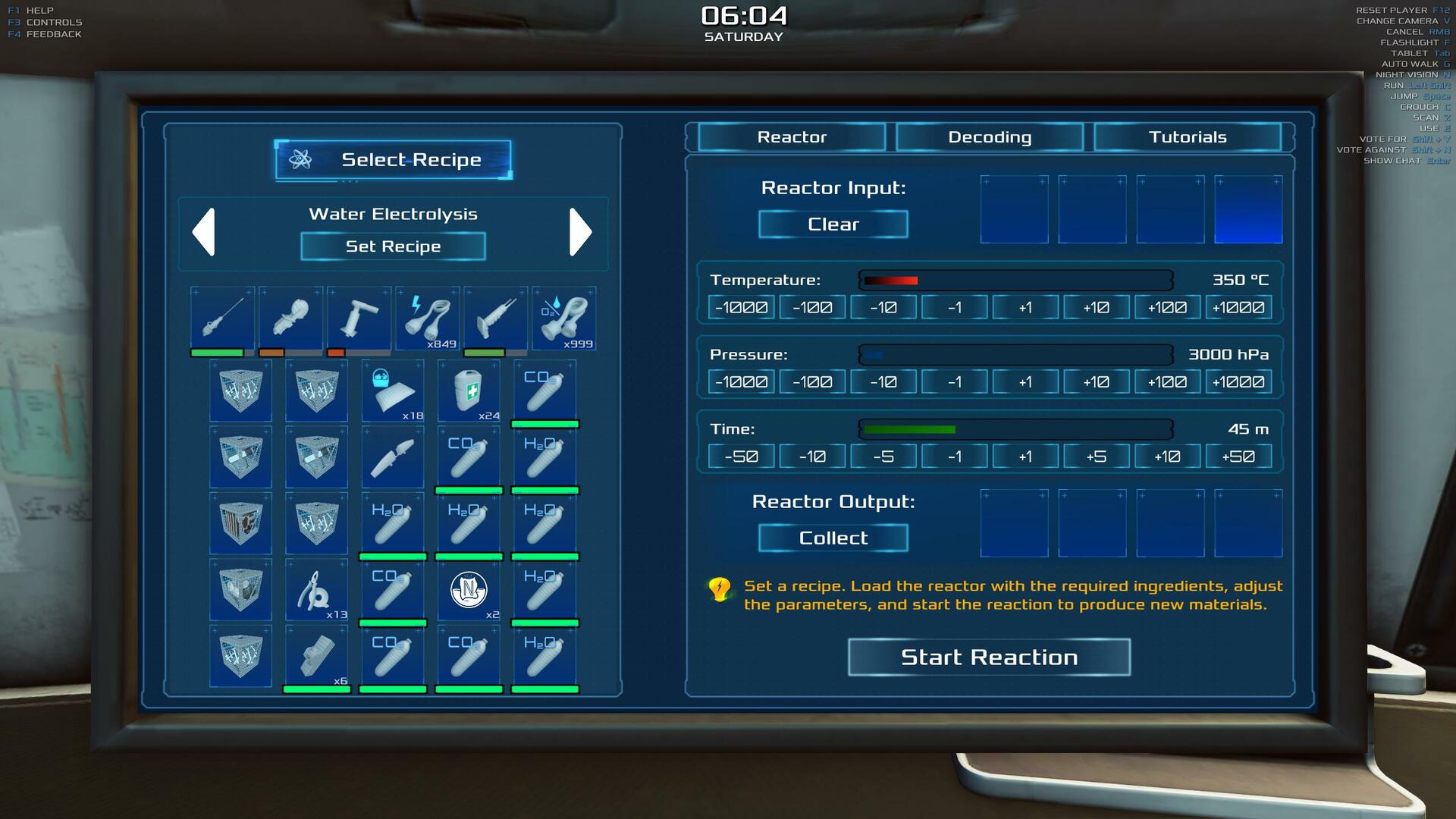Raise temperature by 1000 degrees

(x=1238, y=308)
